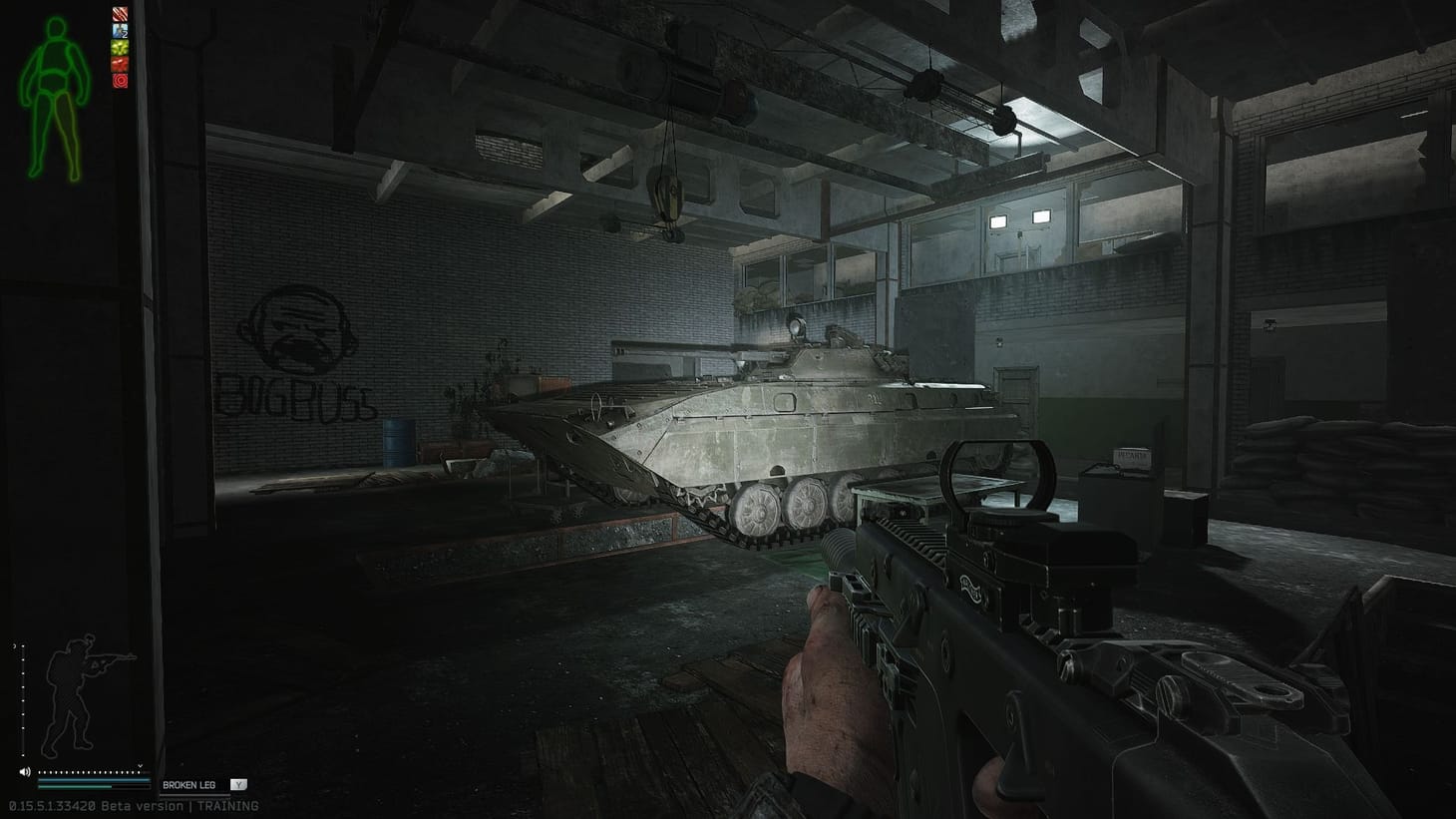Click the TRAINING mode label
The height and width of the screenshot is (819, 1456).
(227, 806)
